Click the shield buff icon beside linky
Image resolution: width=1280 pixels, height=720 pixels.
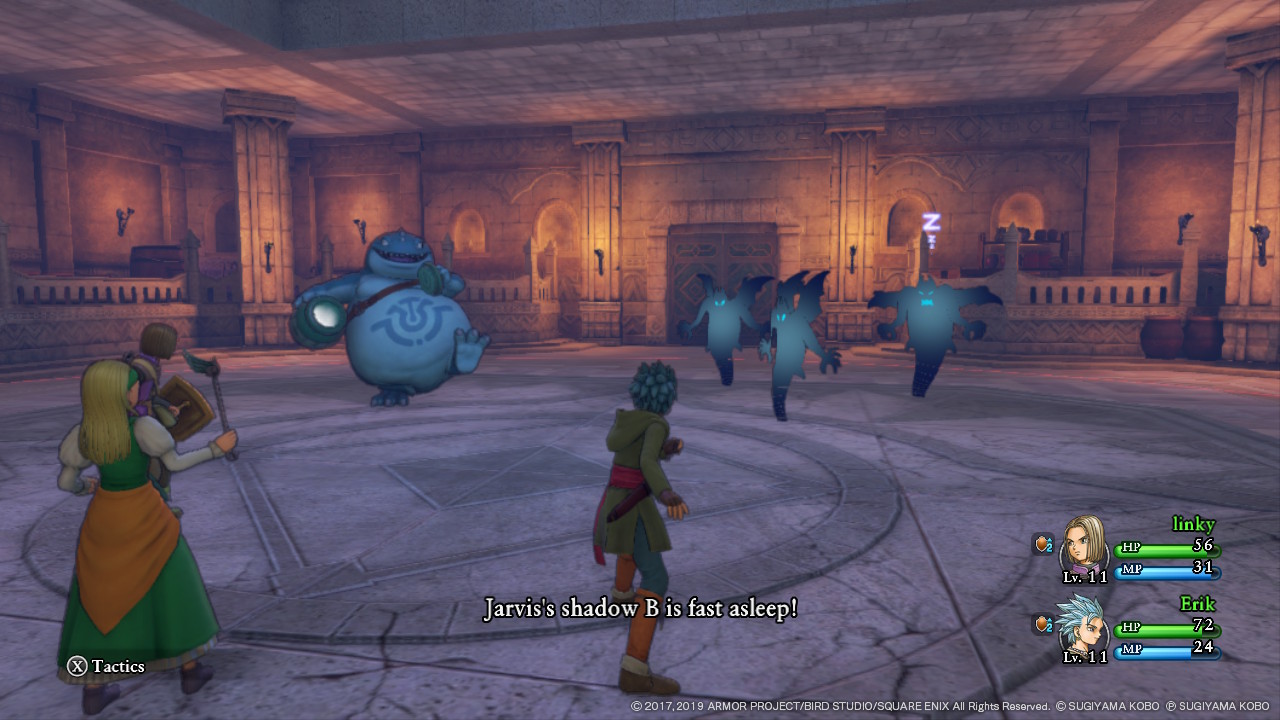[1043, 544]
